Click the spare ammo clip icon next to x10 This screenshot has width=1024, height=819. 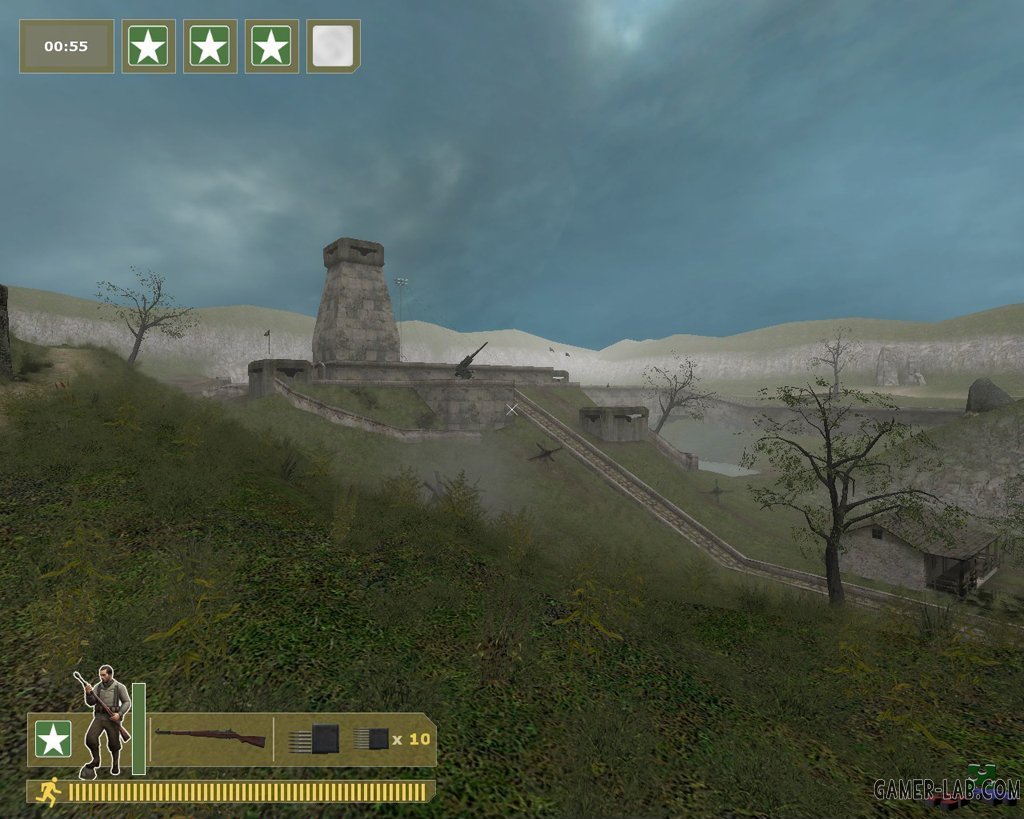(x=370, y=739)
